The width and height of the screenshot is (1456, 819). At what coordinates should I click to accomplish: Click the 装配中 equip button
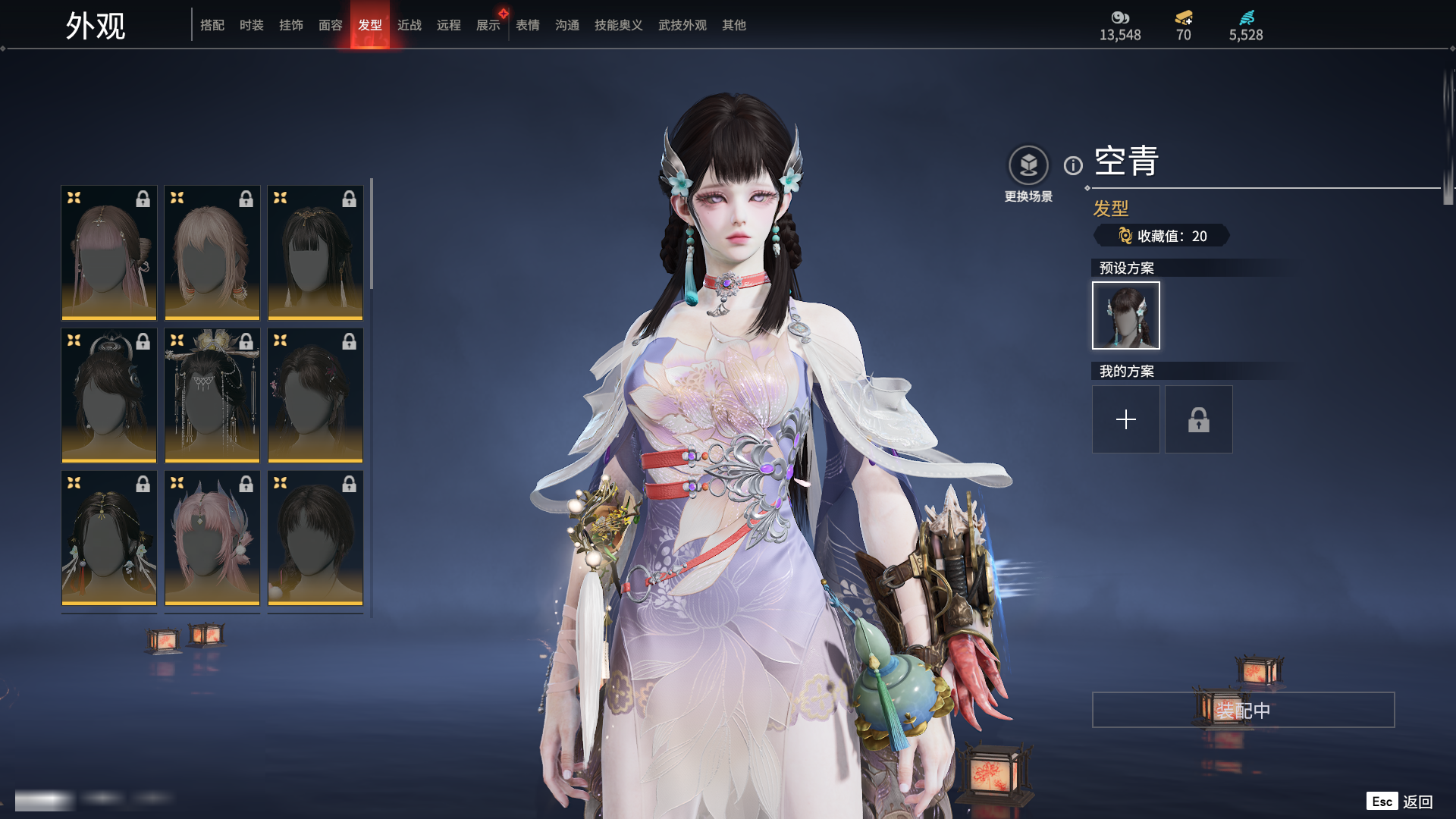click(1243, 710)
